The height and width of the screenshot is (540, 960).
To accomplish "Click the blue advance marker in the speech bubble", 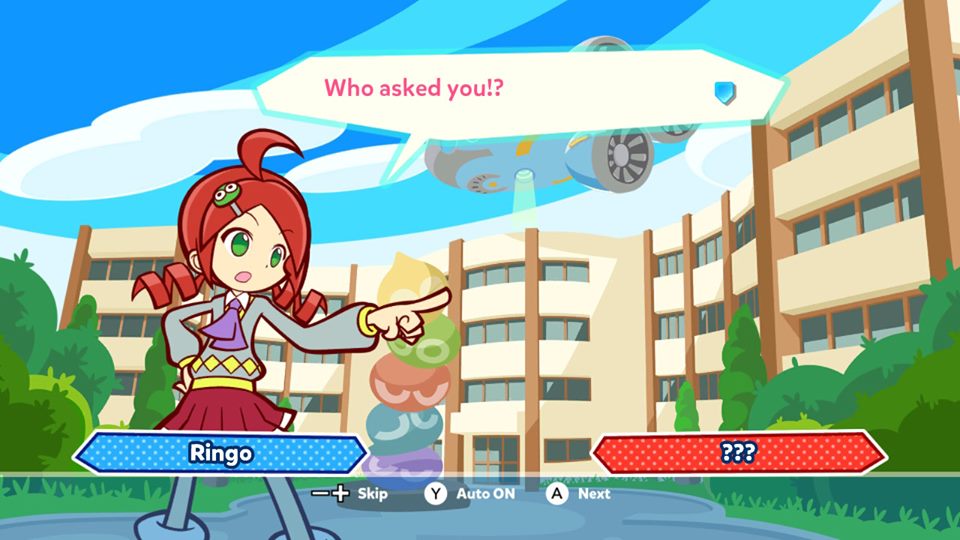I will tap(724, 93).
